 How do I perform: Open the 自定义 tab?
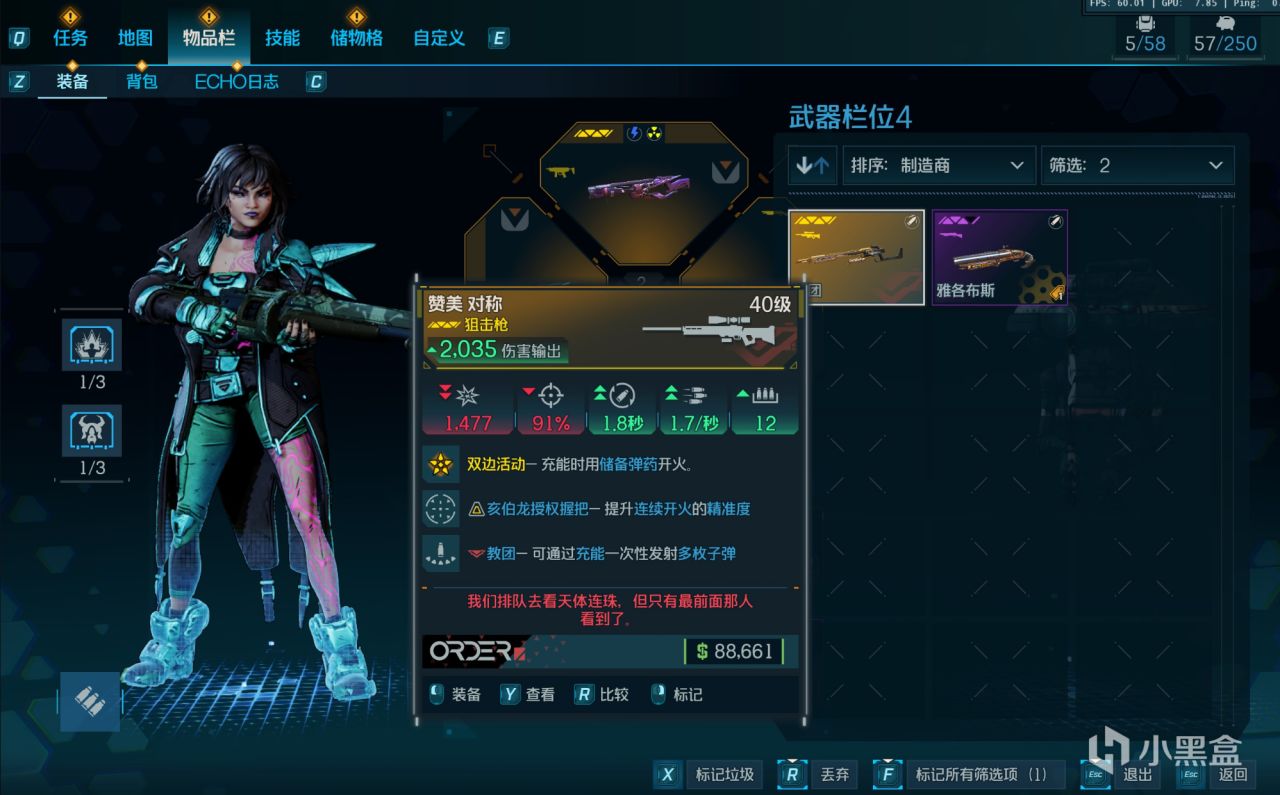click(439, 38)
